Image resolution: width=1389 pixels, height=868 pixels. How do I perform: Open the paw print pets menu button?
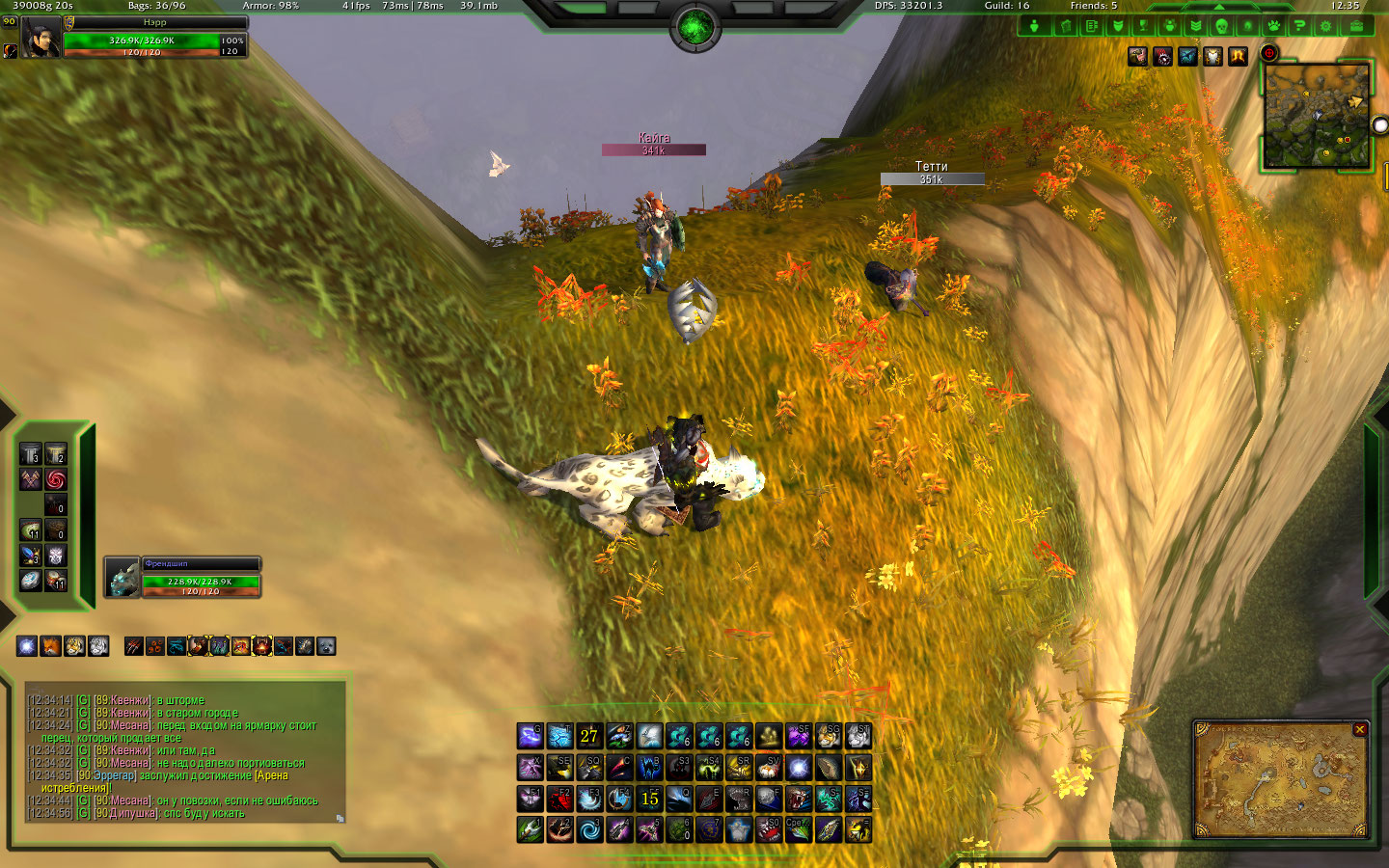click(x=1273, y=26)
